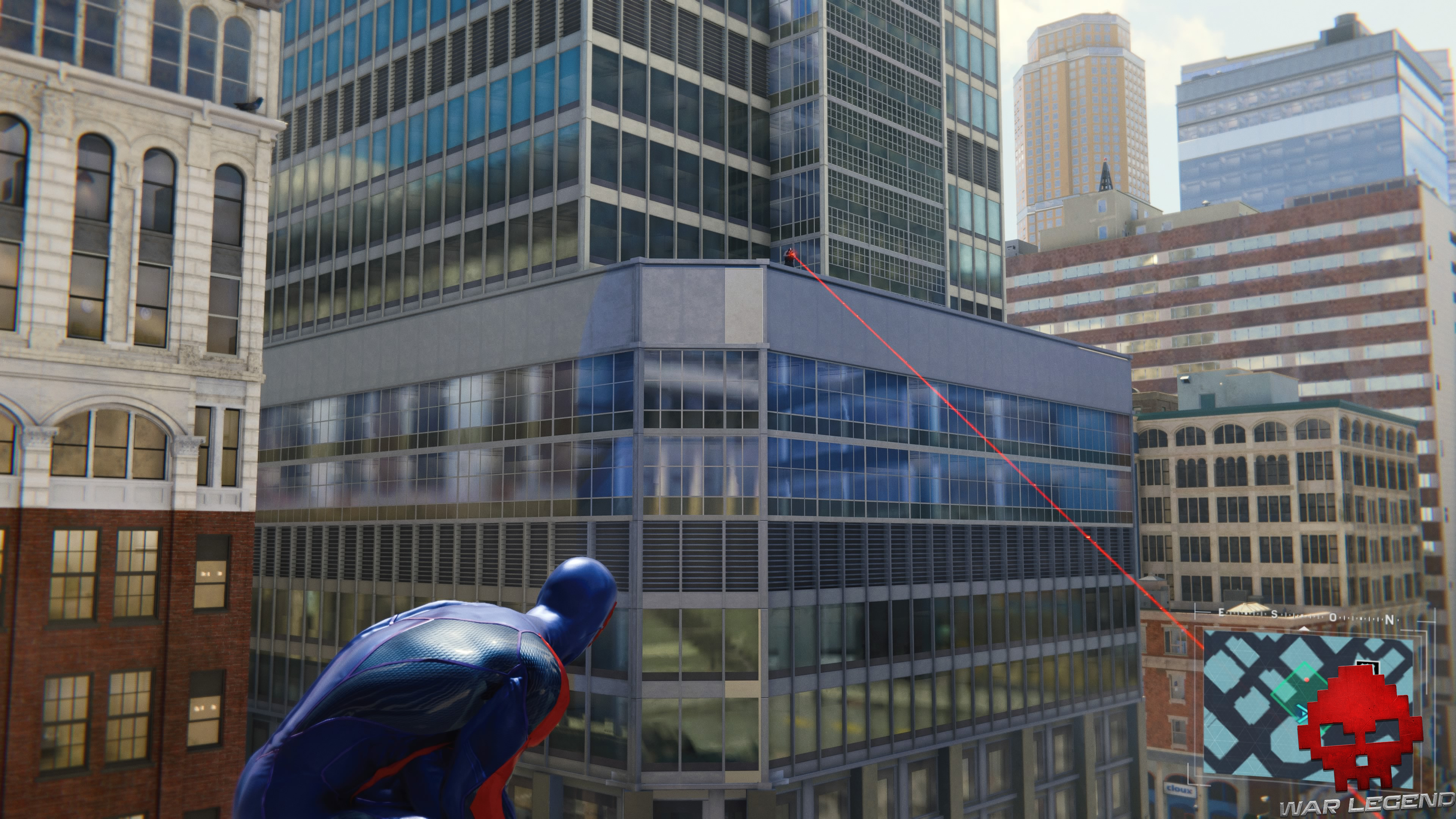This screenshot has width=1456, height=819.
Task: Select the red objective dot on minimap
Action: [x=1307, y=681]
